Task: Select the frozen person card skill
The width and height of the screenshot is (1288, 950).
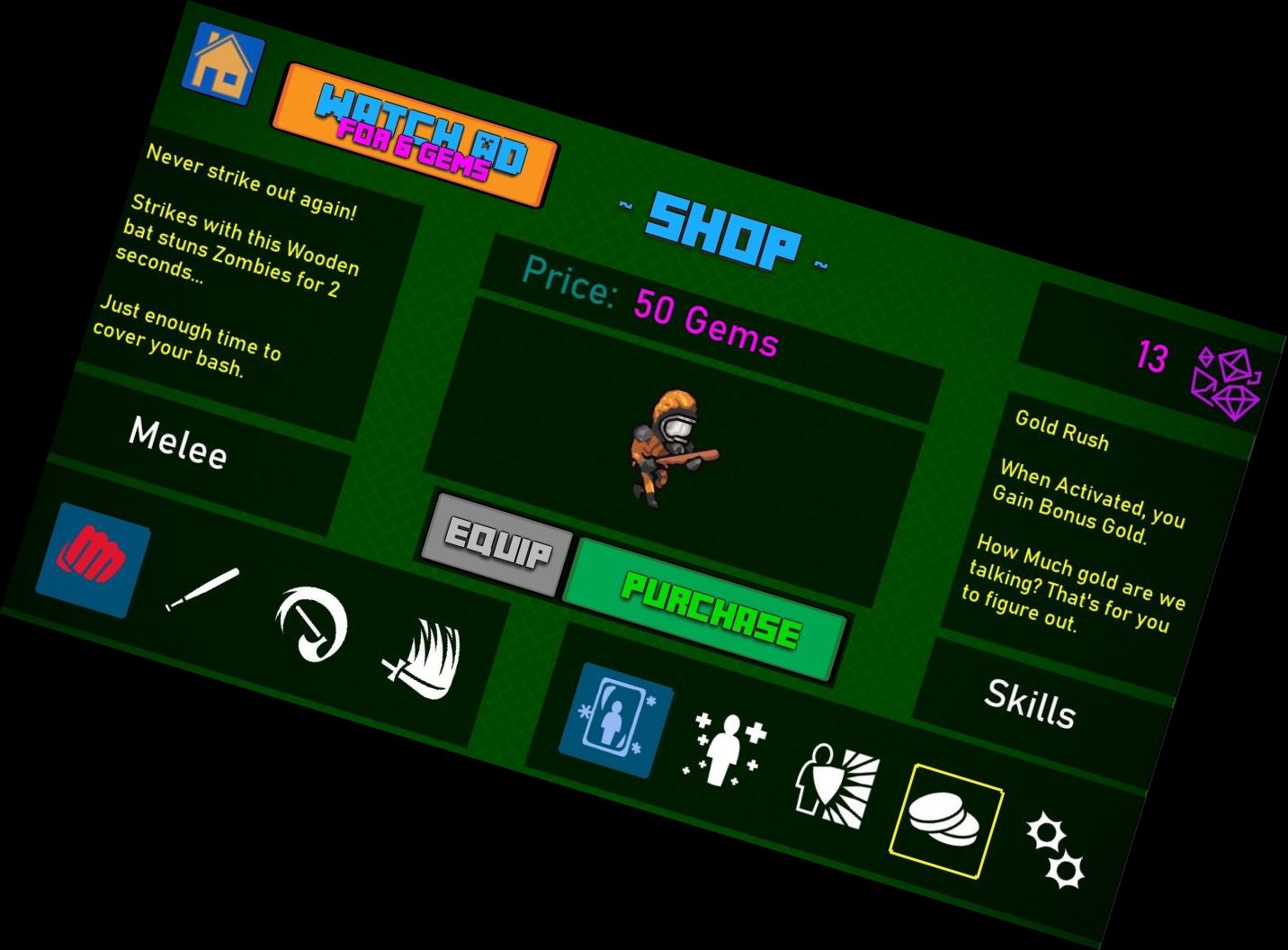Action: [616, 721]
